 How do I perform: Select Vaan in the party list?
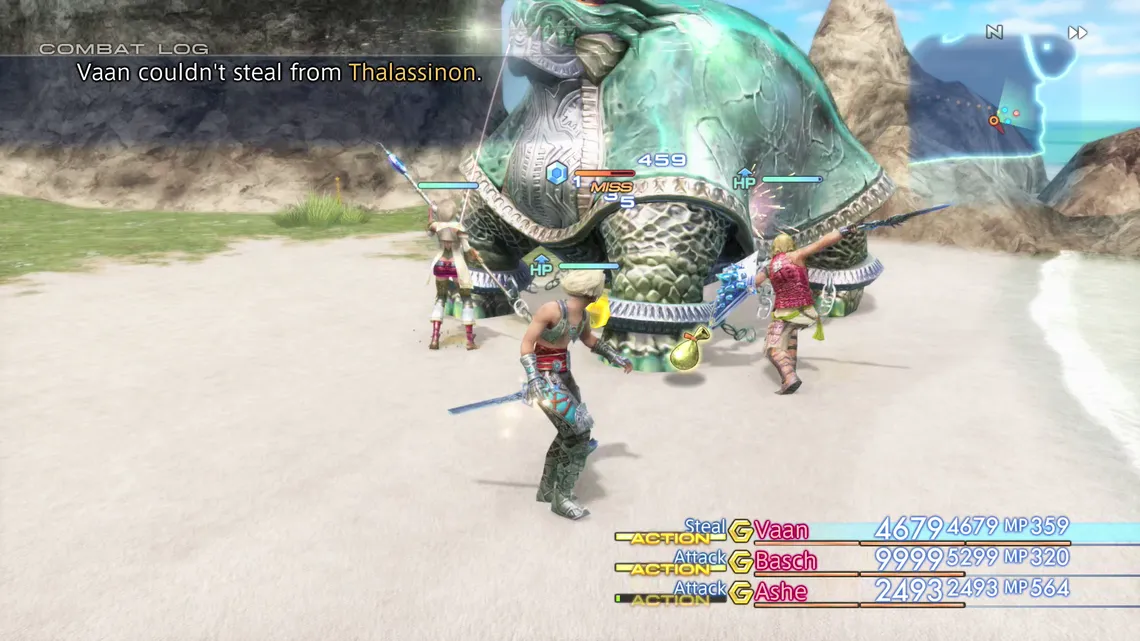pos(782,530)
